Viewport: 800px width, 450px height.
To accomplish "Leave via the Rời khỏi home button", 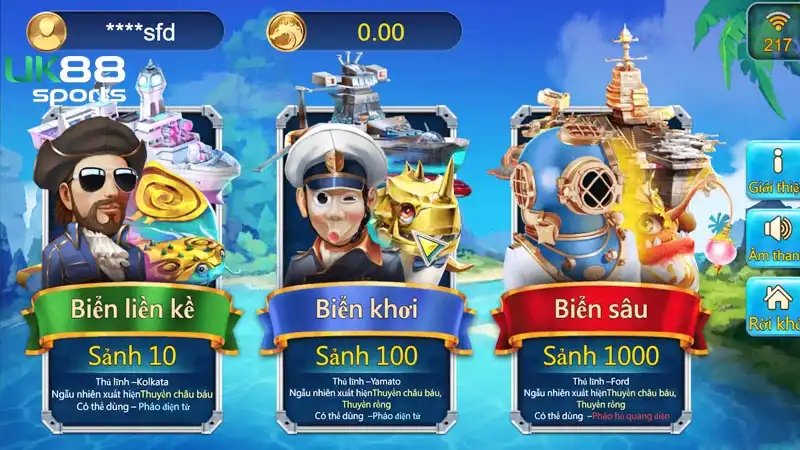I will 776,306.
